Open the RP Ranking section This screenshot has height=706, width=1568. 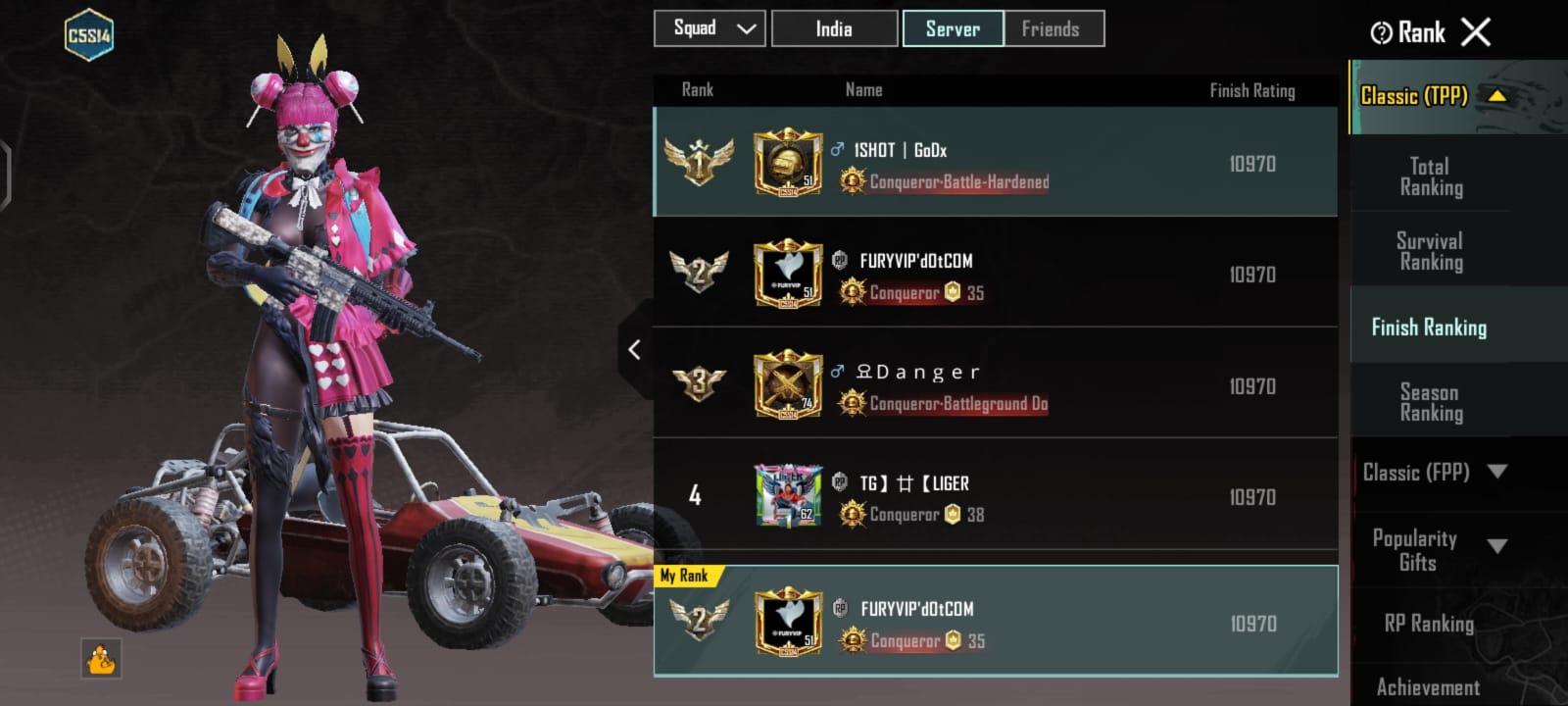[x=1429, y=624]
